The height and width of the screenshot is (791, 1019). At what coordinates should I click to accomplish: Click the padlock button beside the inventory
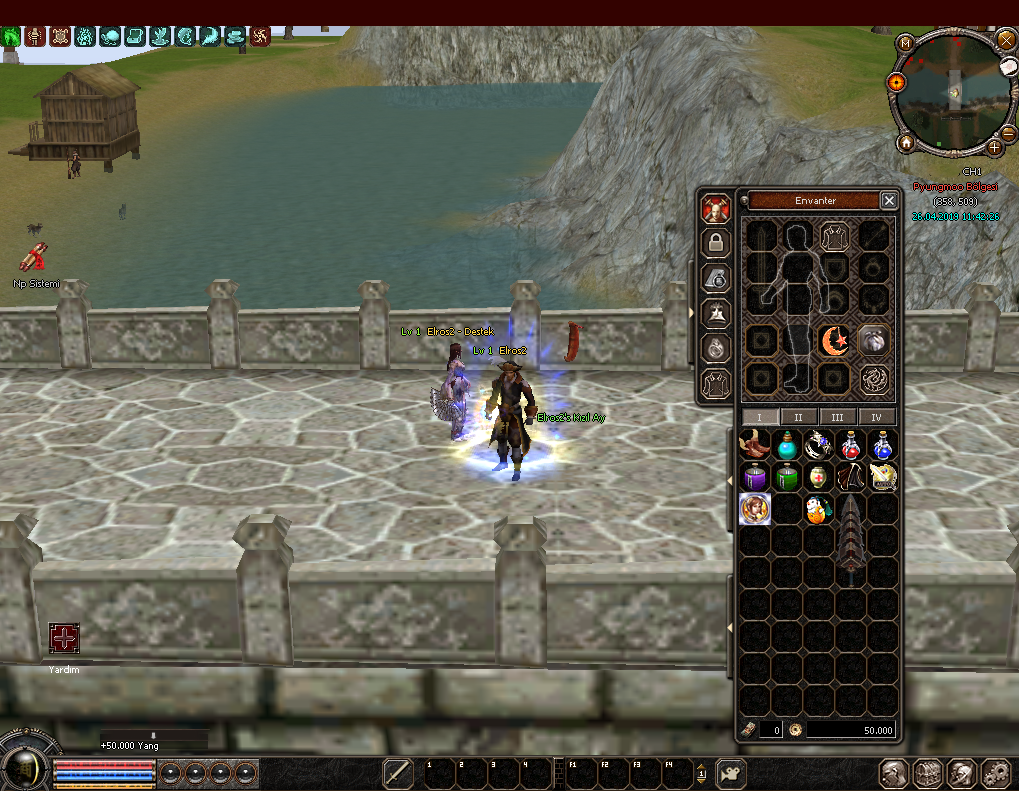[x=714, y=243]
